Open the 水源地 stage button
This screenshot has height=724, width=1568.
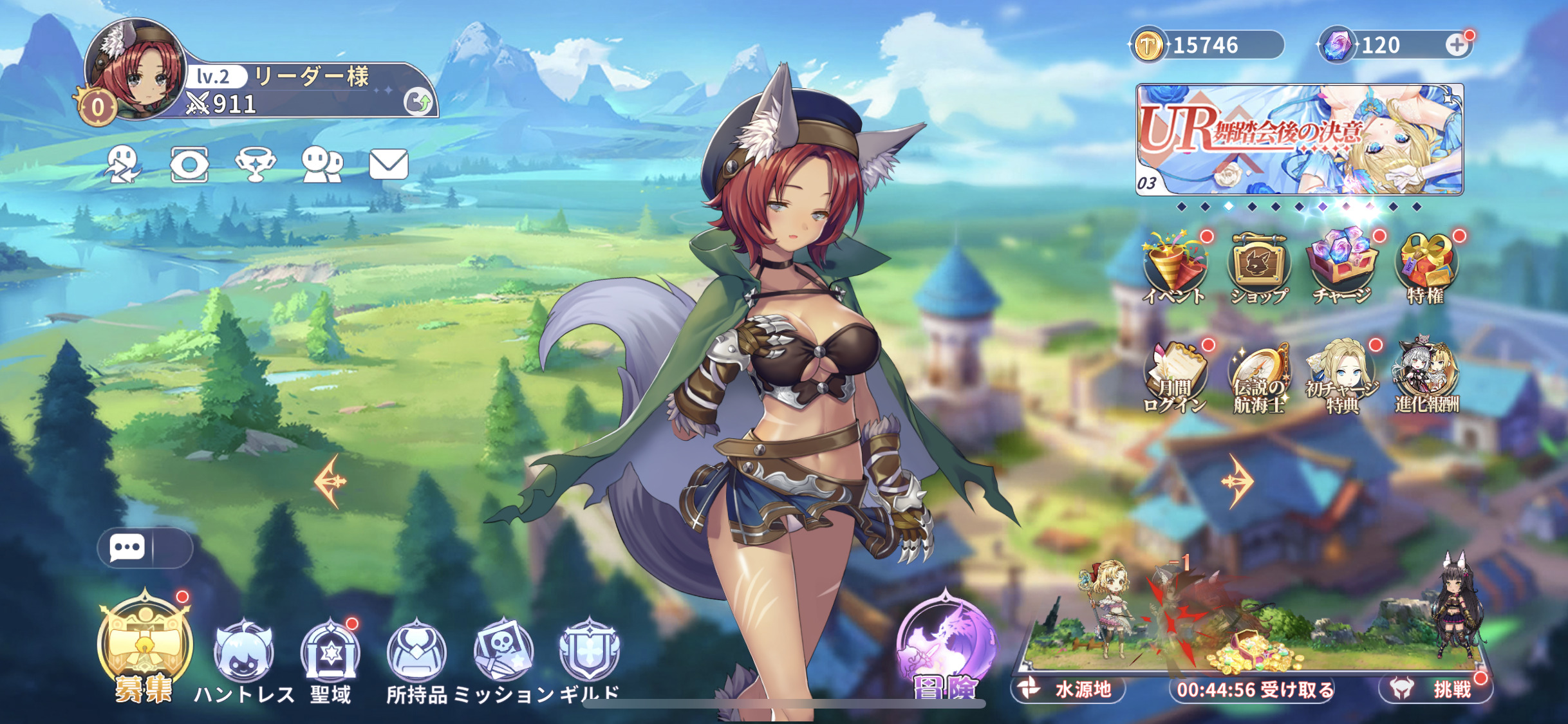[1069, 689]
